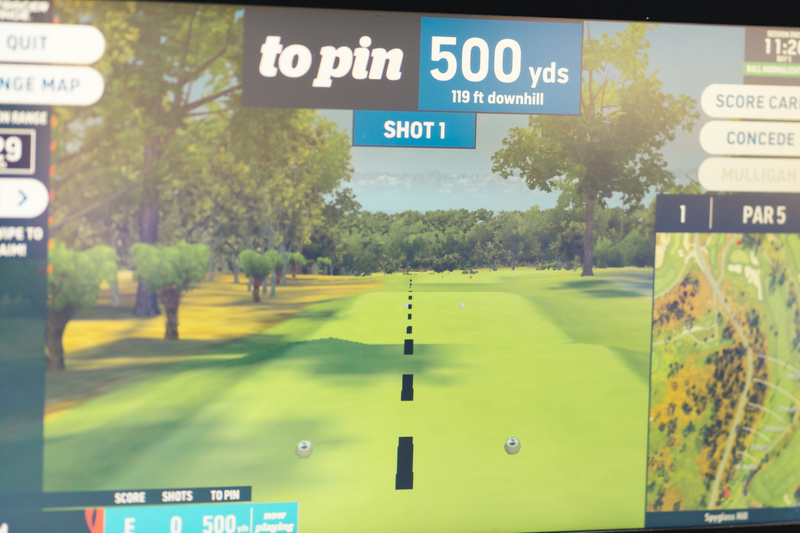Open the Range Map
This screenshot has width=800, height=533.
48,85
